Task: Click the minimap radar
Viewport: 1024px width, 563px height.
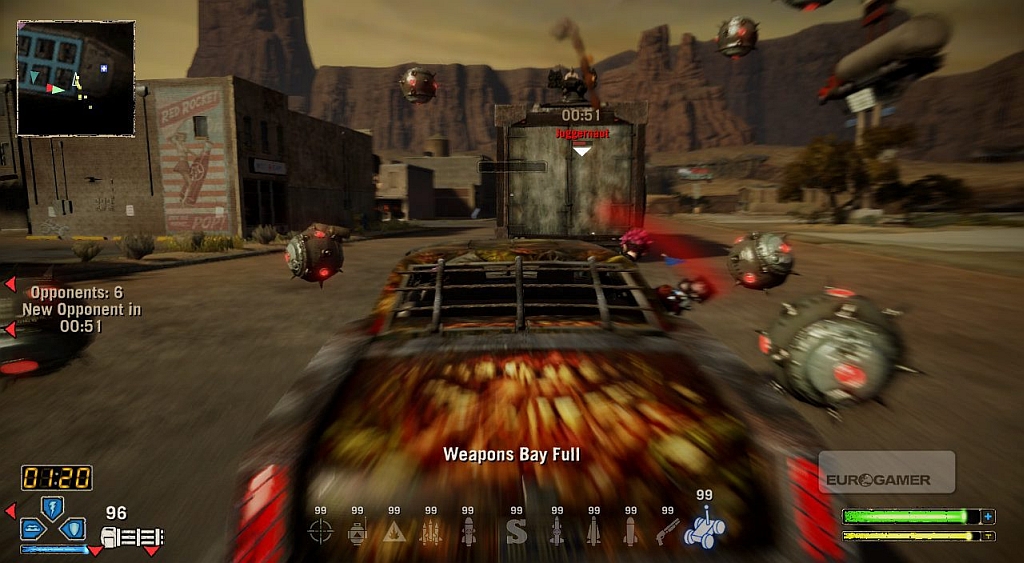Action: pos(76,78)
